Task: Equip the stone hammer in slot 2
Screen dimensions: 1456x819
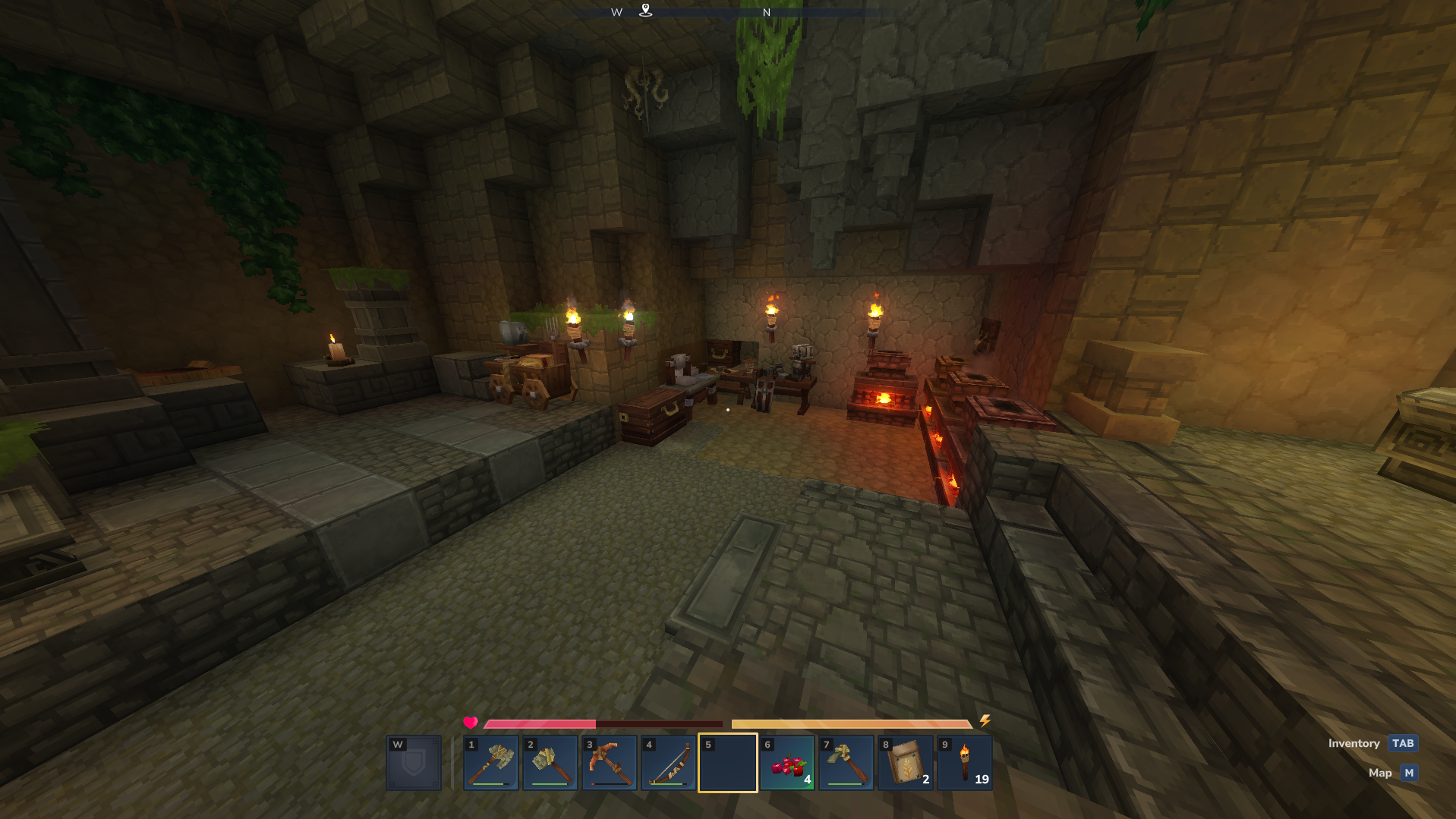Action: coord(550,763)
